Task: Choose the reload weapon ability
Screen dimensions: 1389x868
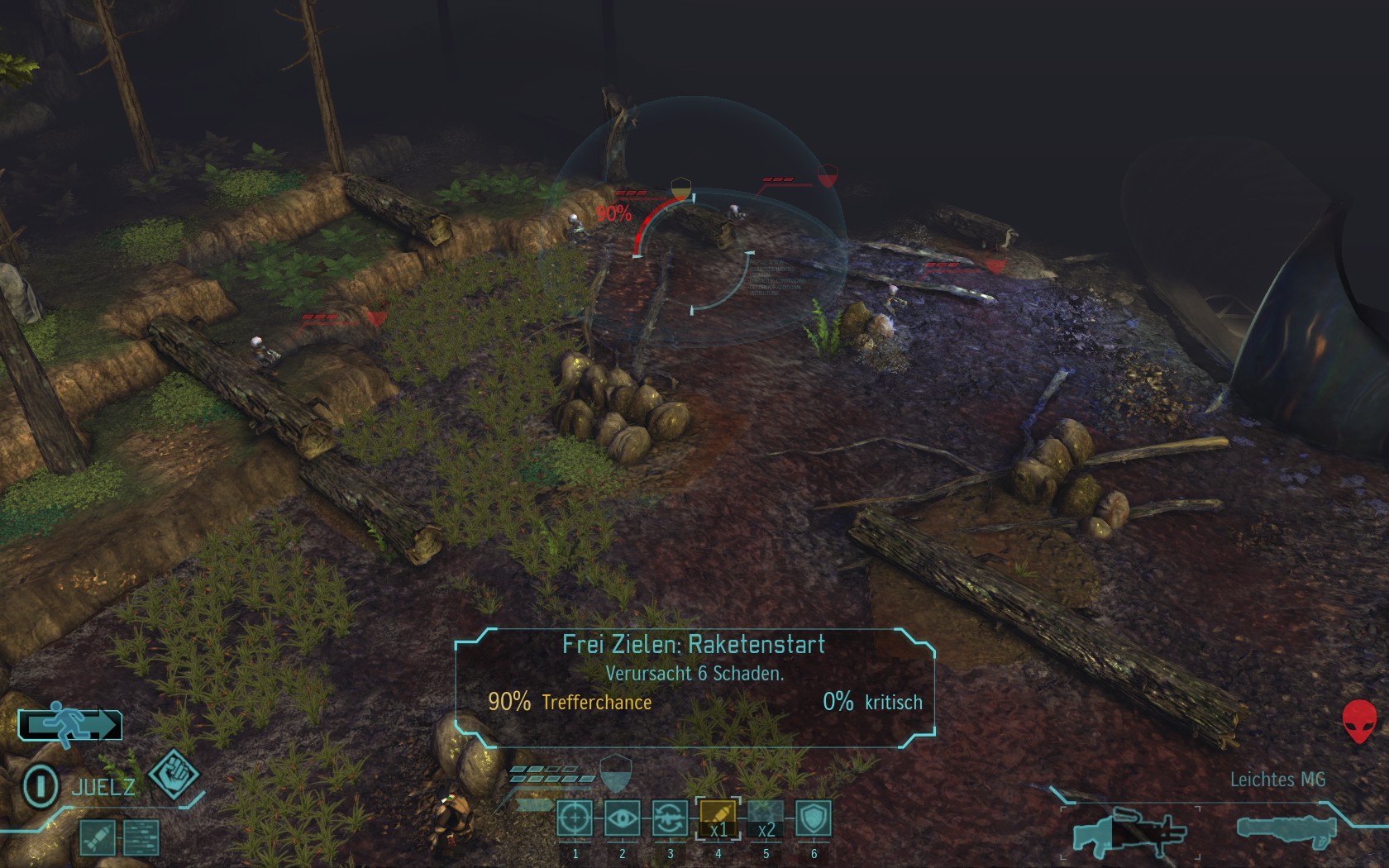Action: click(671, 819)
